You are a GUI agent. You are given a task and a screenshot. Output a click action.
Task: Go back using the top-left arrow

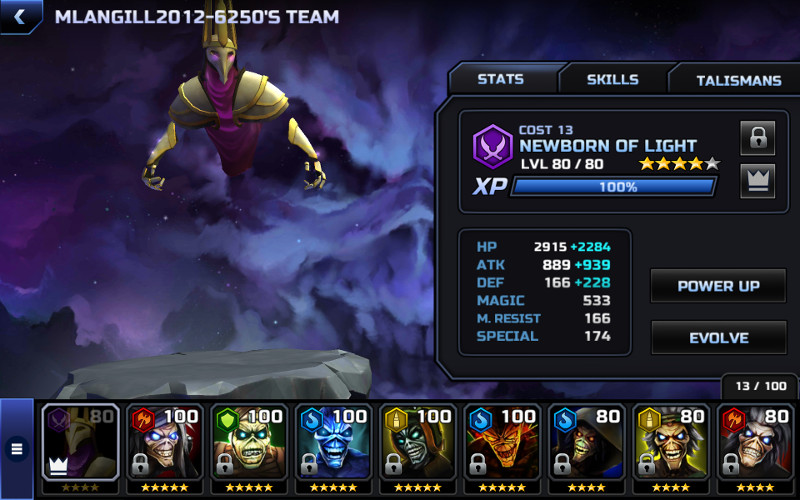pyautogui.click(x=19, y=16)
